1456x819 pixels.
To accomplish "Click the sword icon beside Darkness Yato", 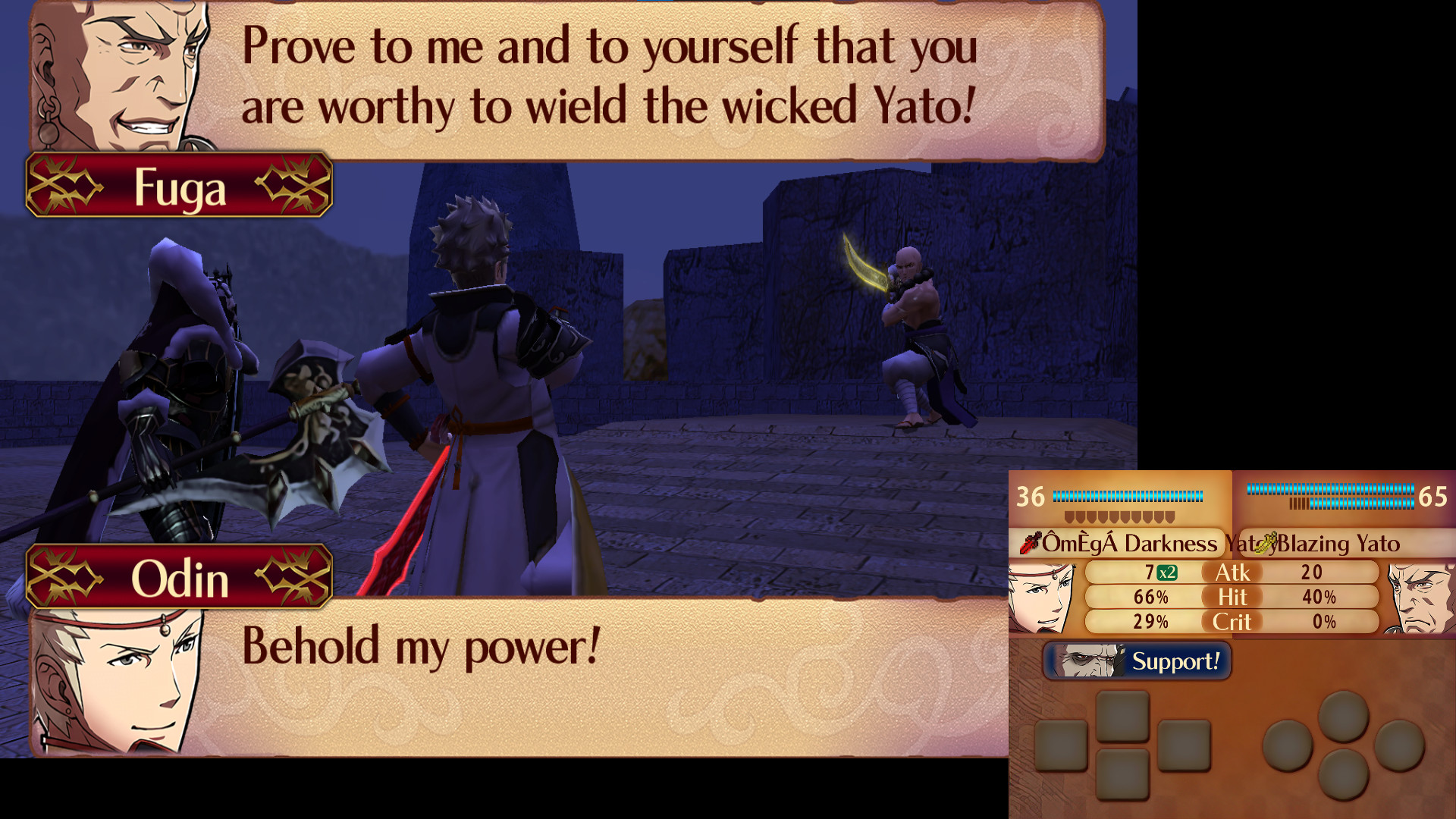I will pyautogui.click(x=1028, y=543).
